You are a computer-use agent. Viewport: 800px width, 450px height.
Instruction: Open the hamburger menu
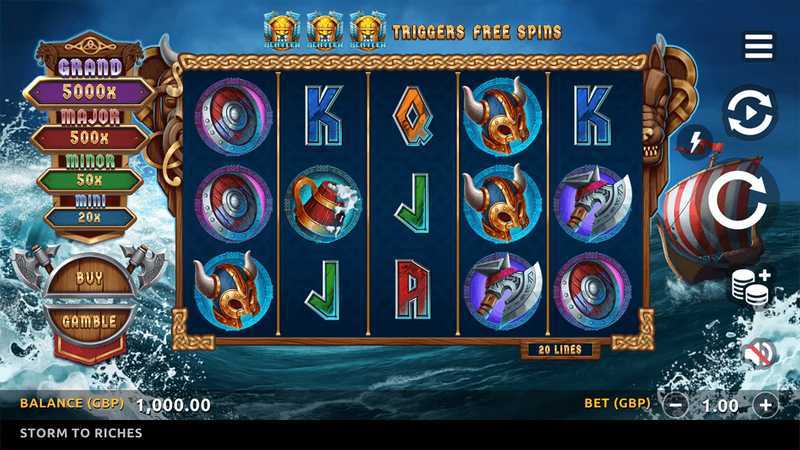coord(758,46)
